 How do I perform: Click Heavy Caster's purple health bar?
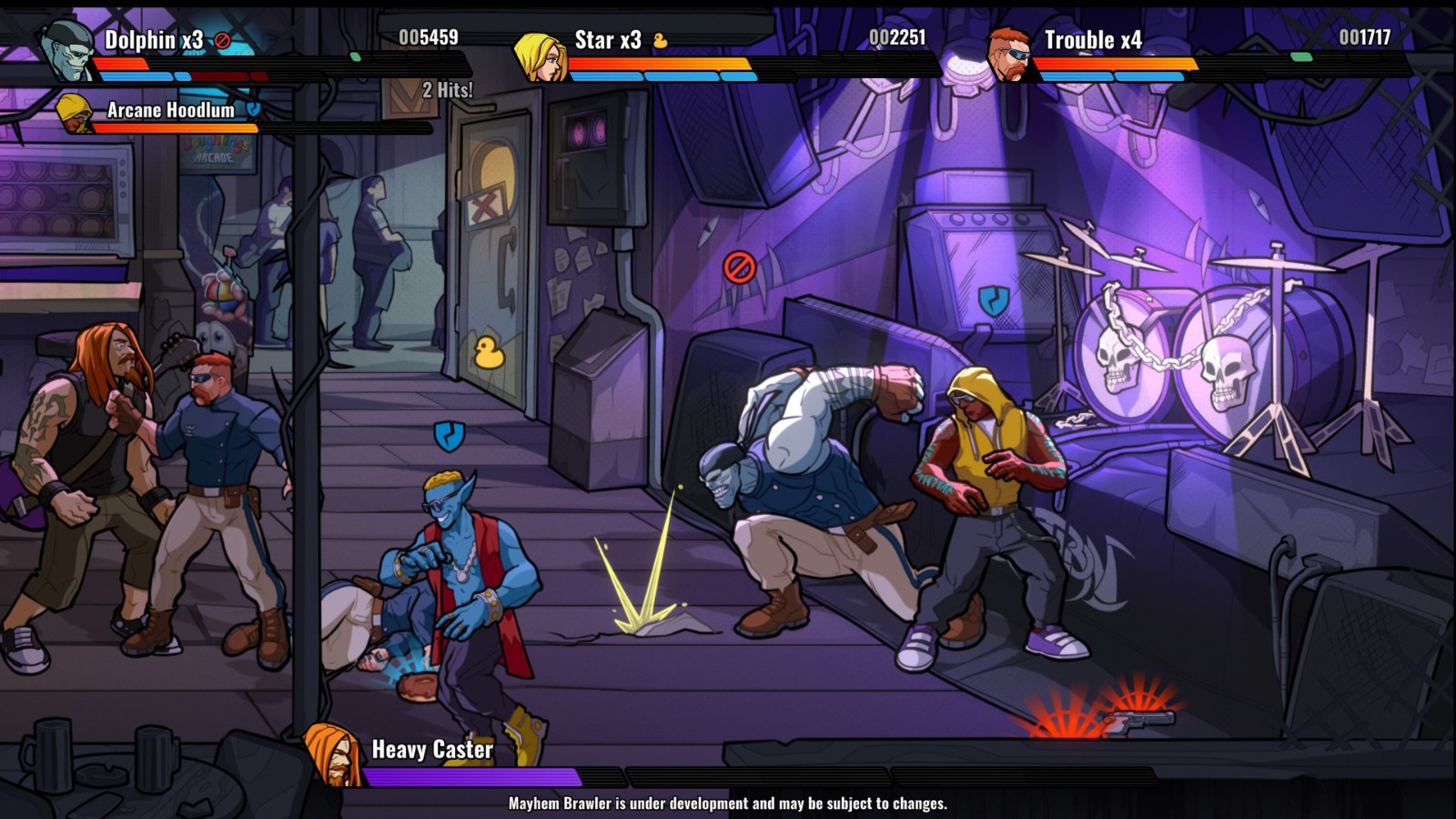[473, 778]
